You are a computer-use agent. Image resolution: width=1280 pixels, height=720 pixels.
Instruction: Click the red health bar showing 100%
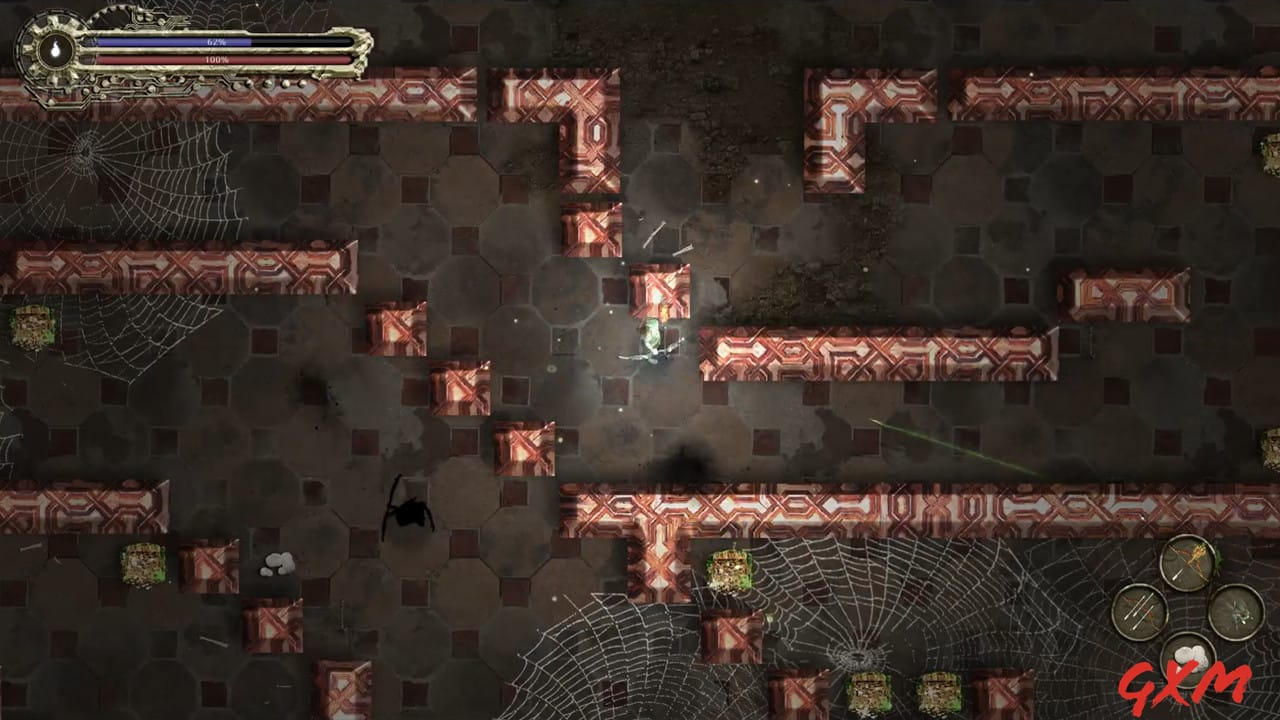[216, 59]
